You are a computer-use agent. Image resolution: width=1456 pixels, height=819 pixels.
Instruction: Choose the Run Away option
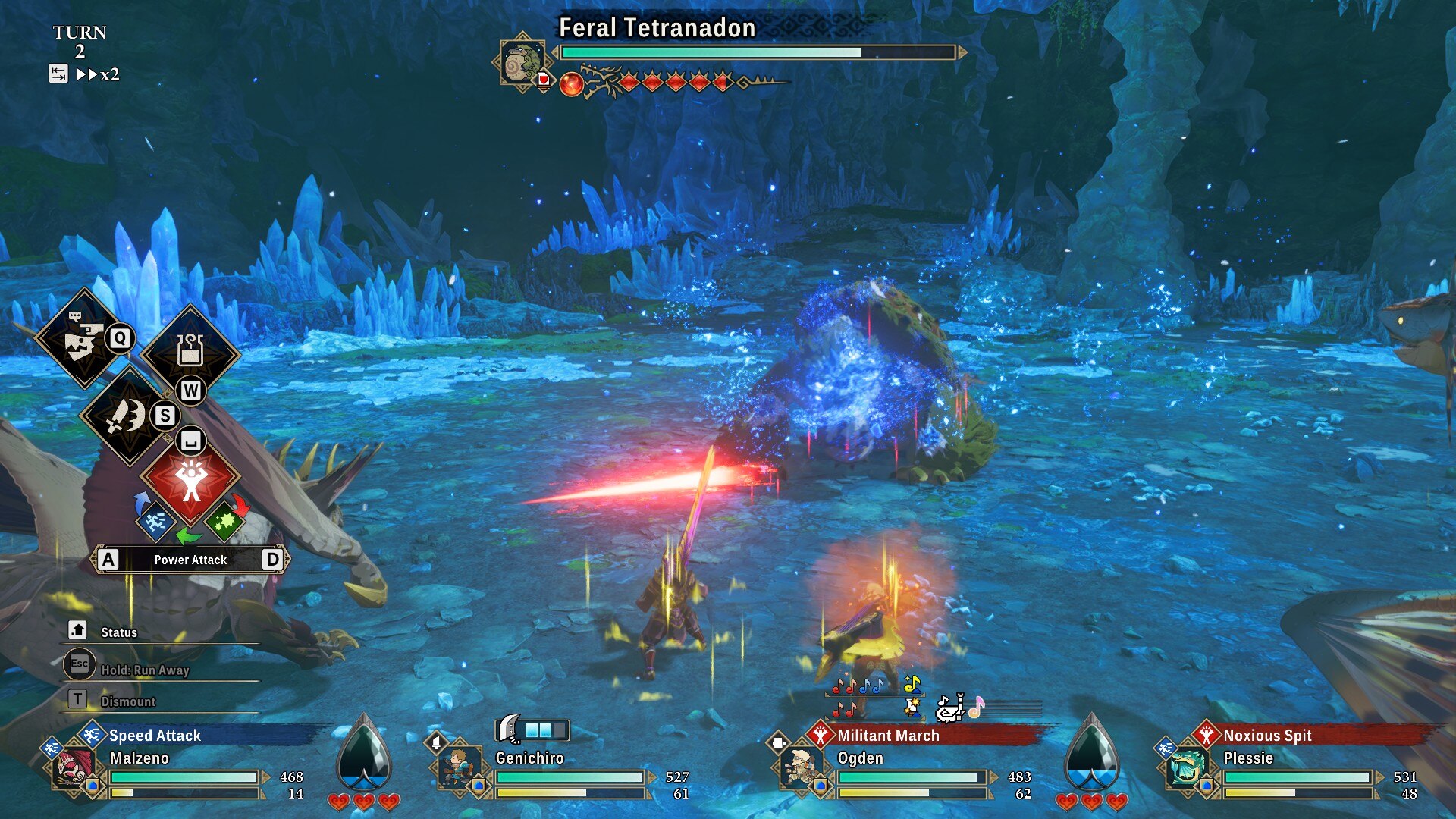[144, 670]
